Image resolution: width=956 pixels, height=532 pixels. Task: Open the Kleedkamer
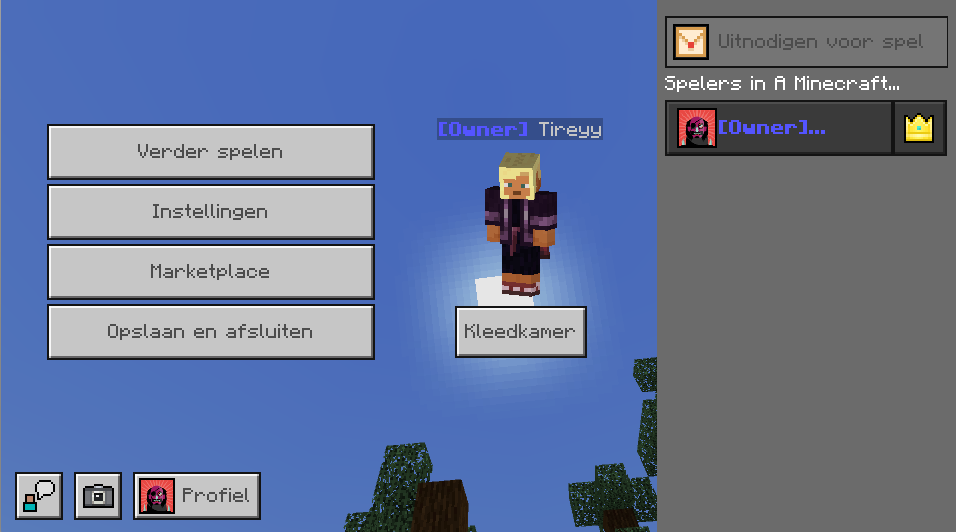pyautogui.click(x=520, y=332)
